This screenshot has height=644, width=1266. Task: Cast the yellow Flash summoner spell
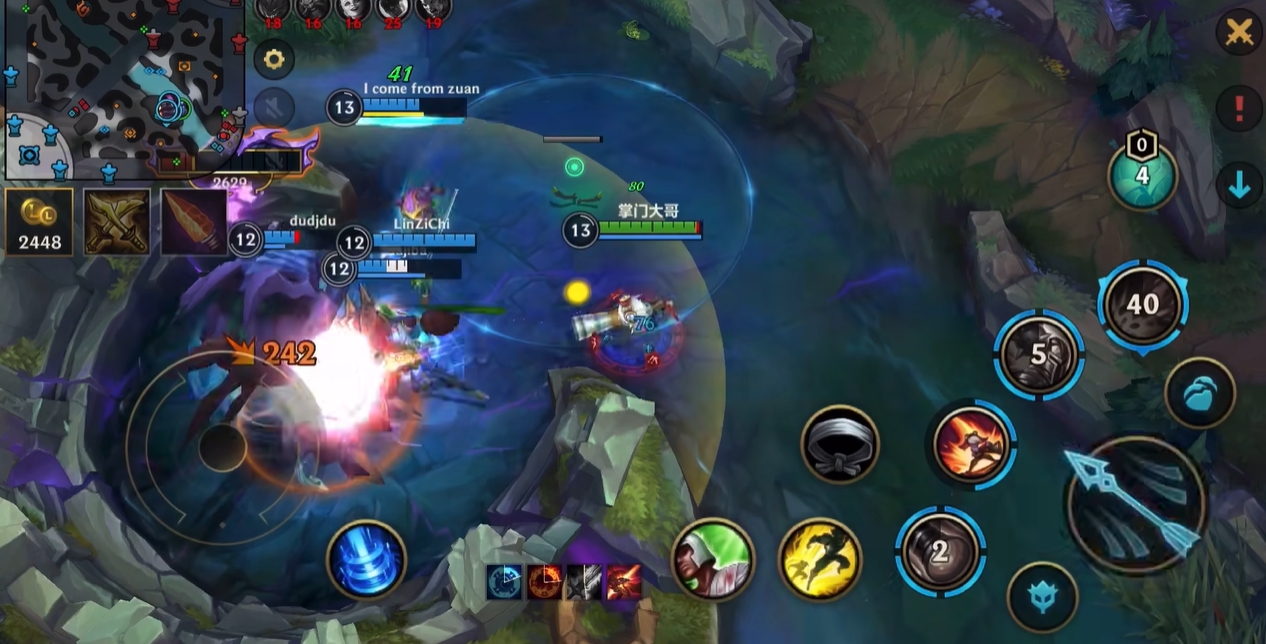820,559
